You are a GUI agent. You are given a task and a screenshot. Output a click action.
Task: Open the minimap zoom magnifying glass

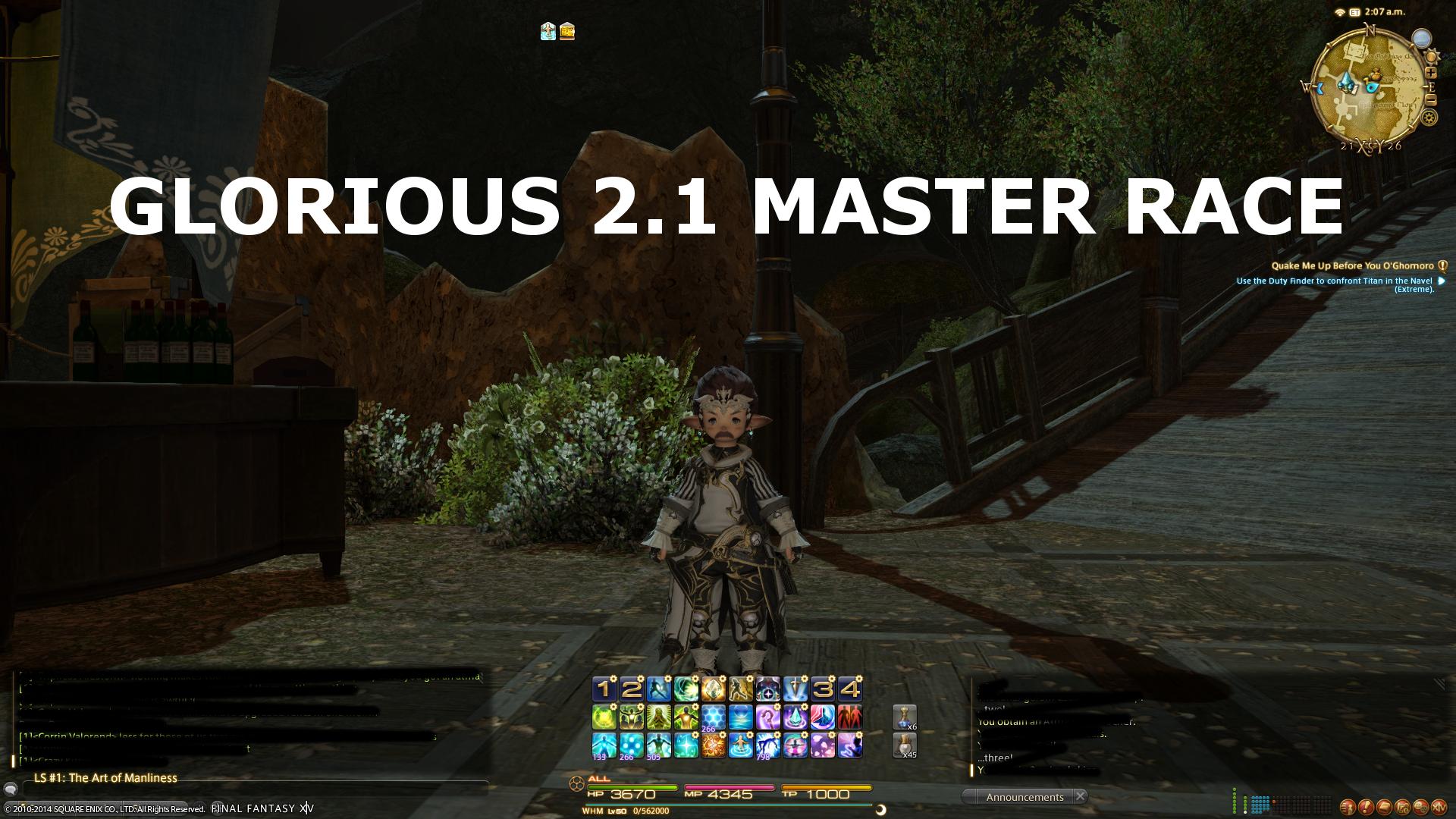click(x=1422, y=38)
